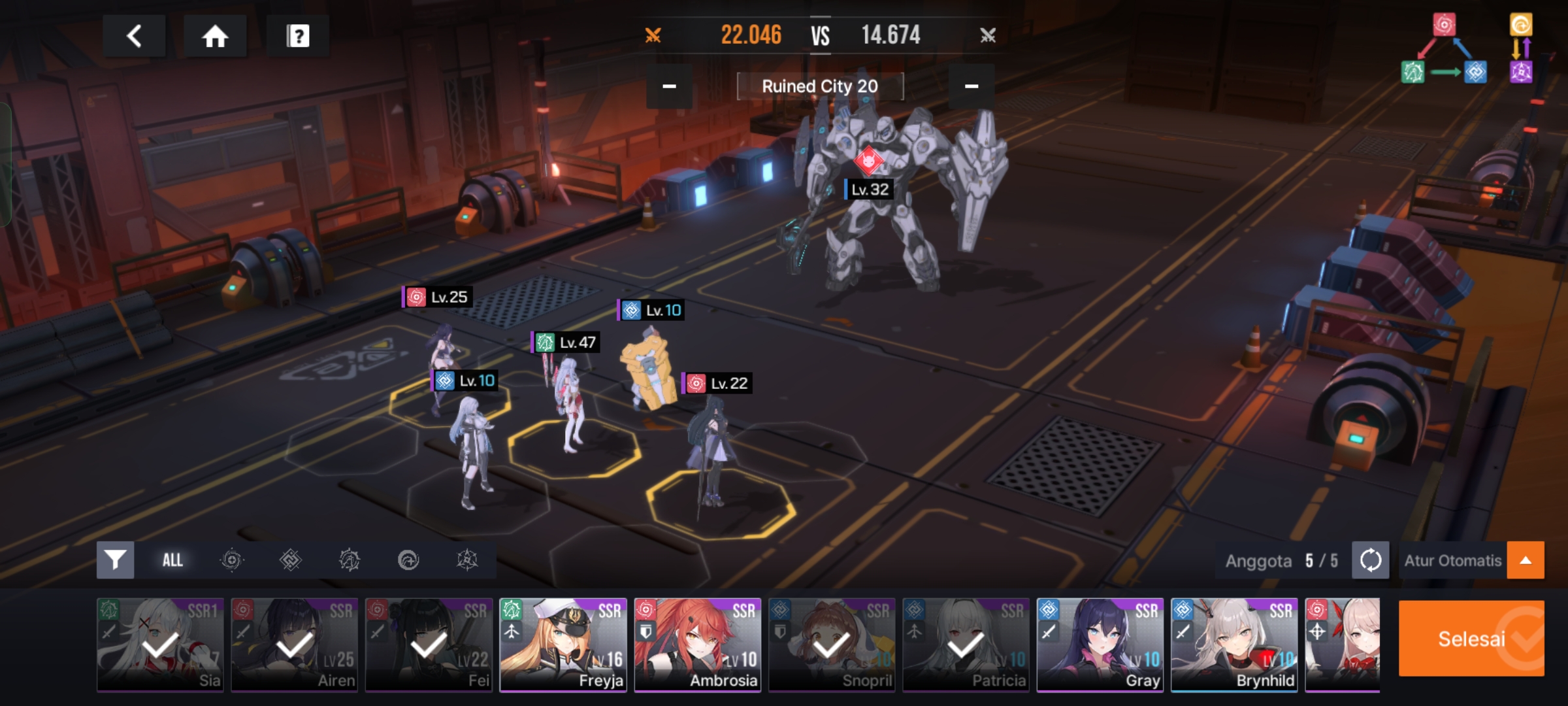This screenshot has height=706, width=1568.
Task: Collapse the panel left of Ruined City 20
Action: 669,86
